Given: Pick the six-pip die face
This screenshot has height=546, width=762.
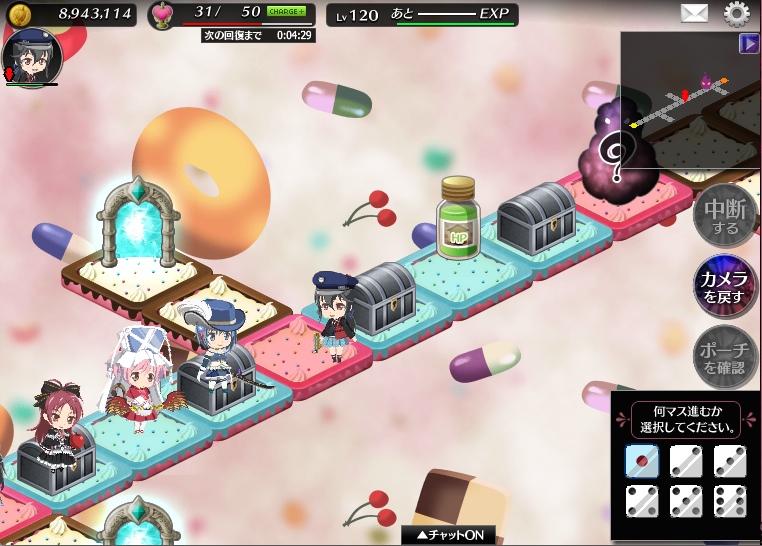Looking at the screenshot, I should click(730, 501).
